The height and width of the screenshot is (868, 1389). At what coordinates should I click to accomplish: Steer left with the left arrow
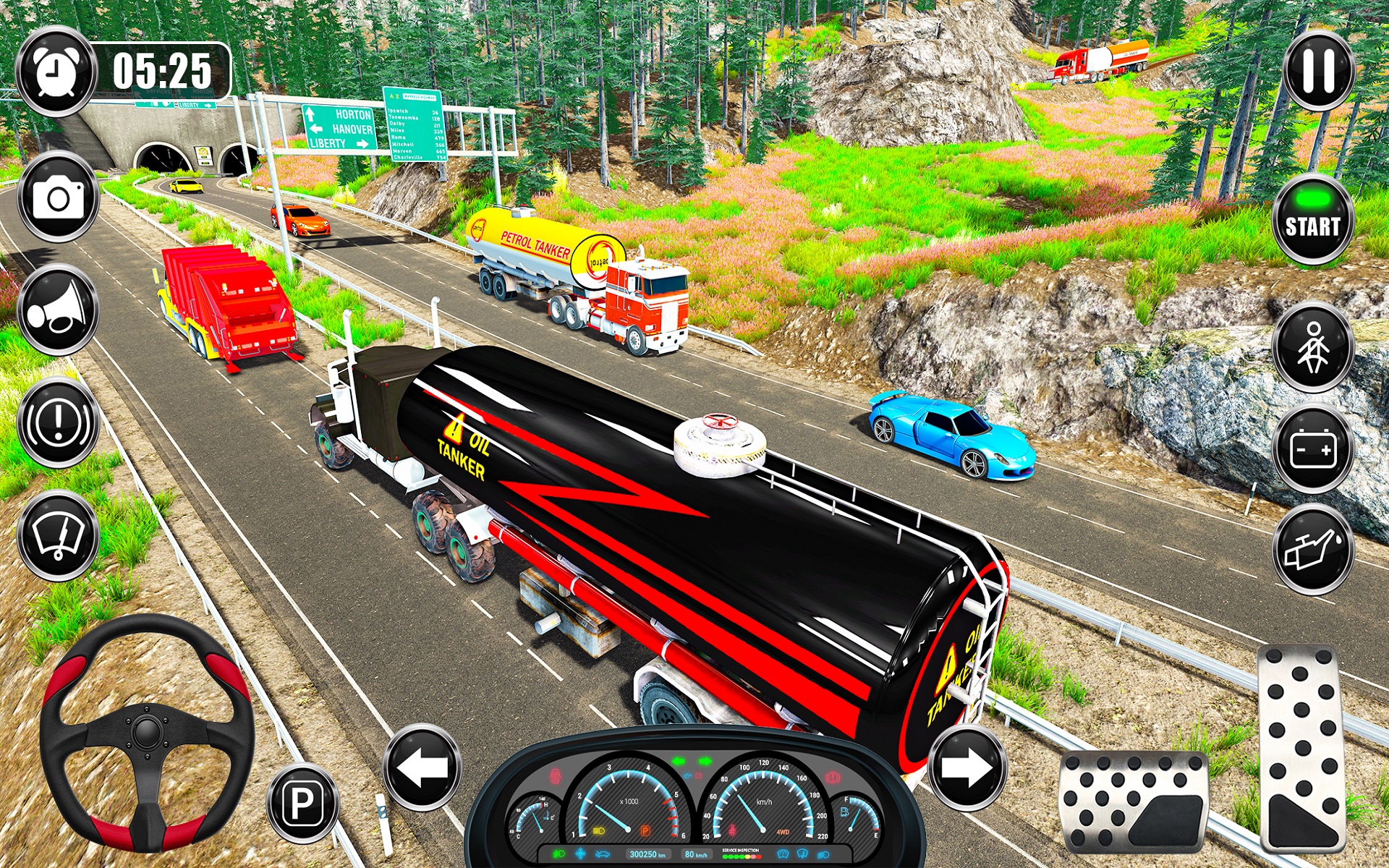422,767
